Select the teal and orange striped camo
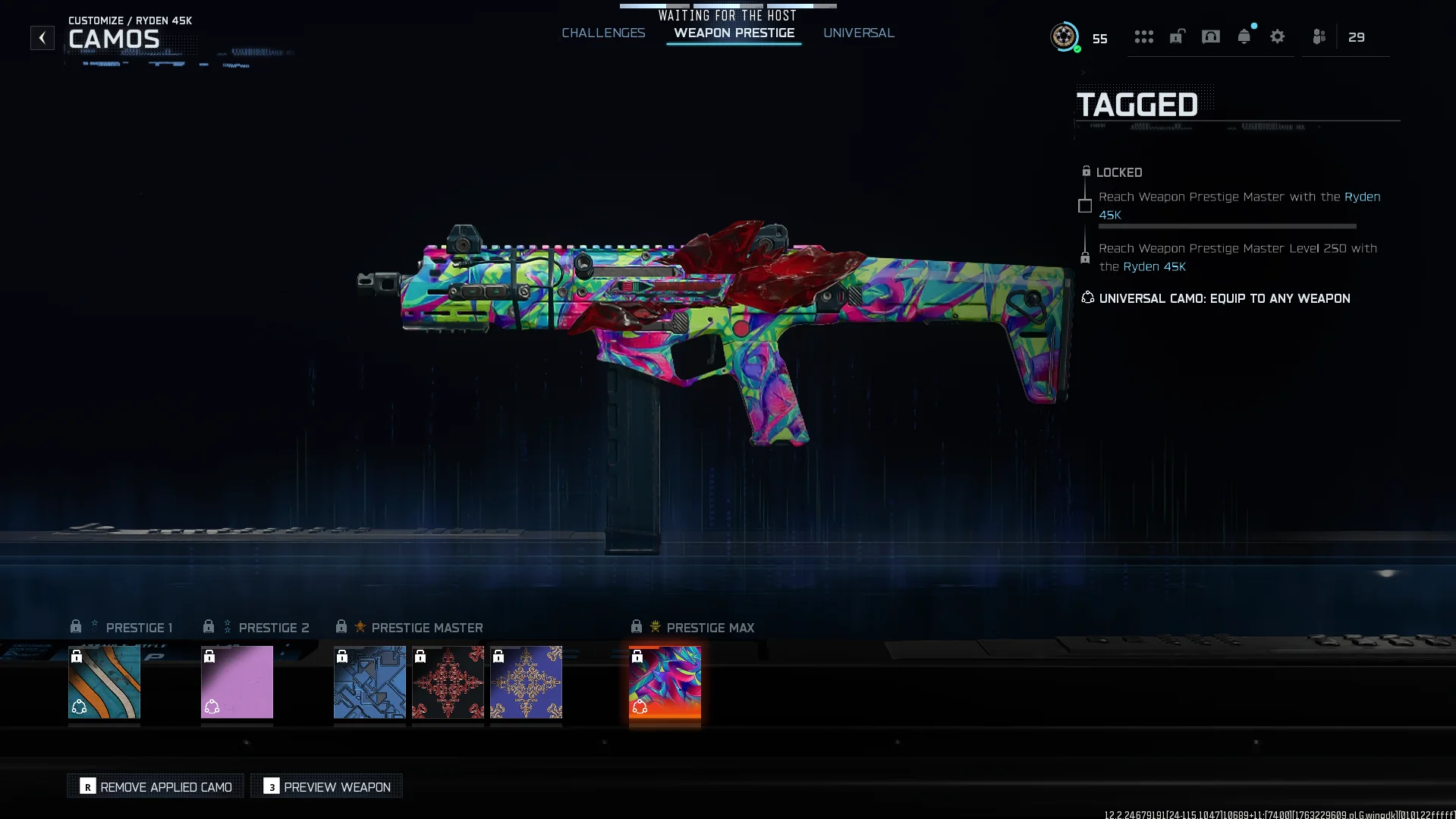This screenshot has height=819, width=1456. pos(104,682)
